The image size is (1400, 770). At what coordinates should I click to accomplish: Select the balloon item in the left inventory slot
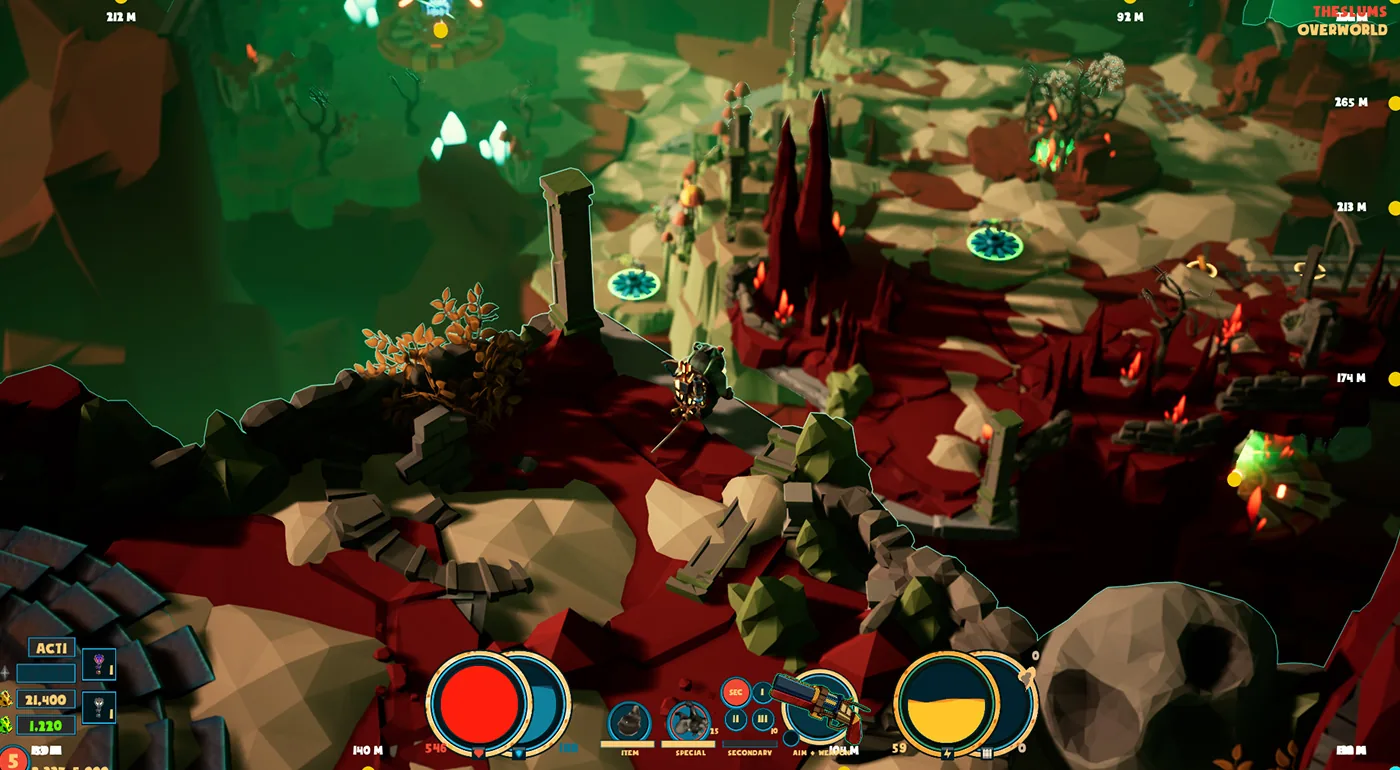pos(99,664)
